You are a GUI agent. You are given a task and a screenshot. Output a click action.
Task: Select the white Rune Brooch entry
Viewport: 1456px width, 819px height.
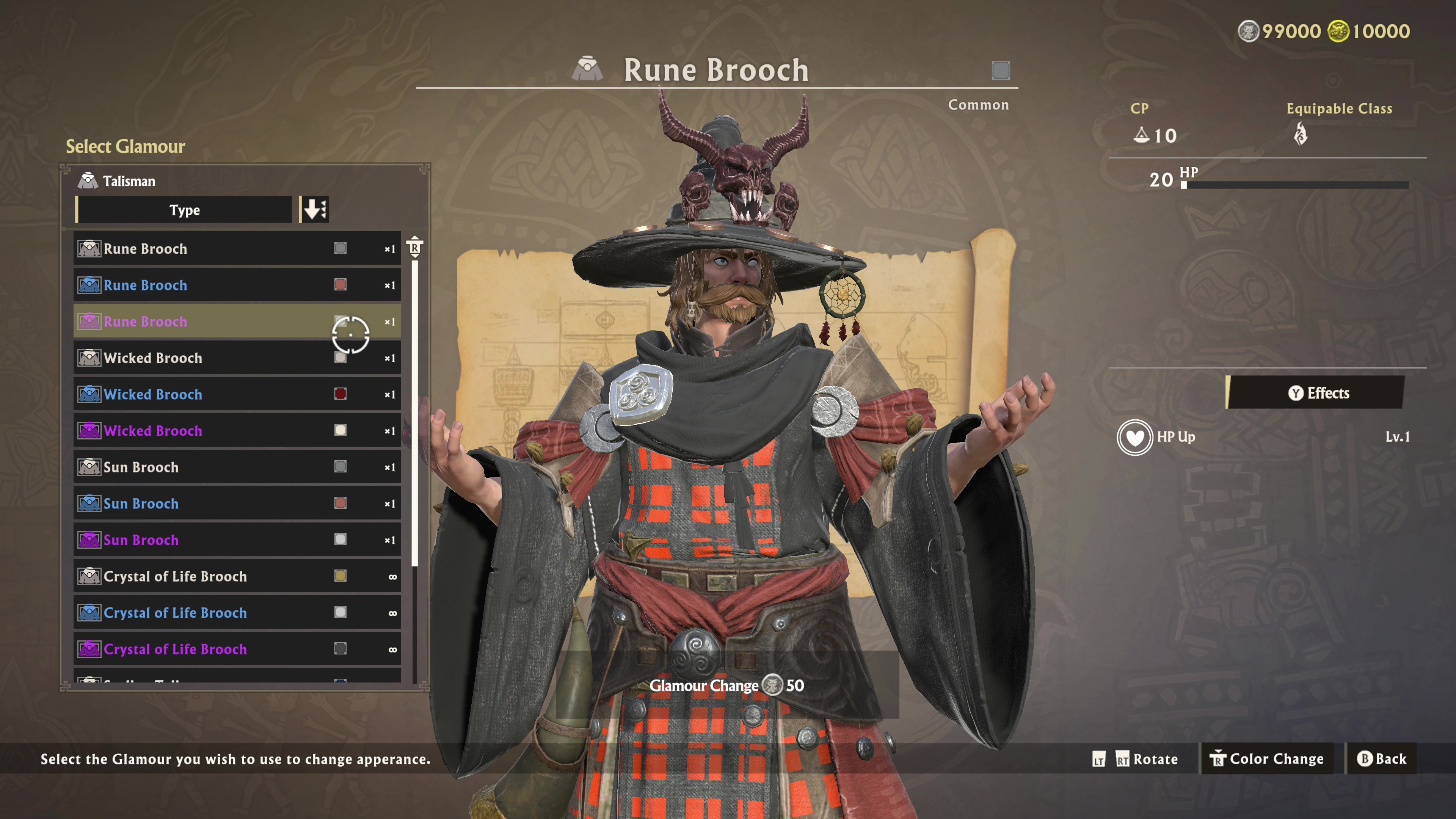(237, 249)
